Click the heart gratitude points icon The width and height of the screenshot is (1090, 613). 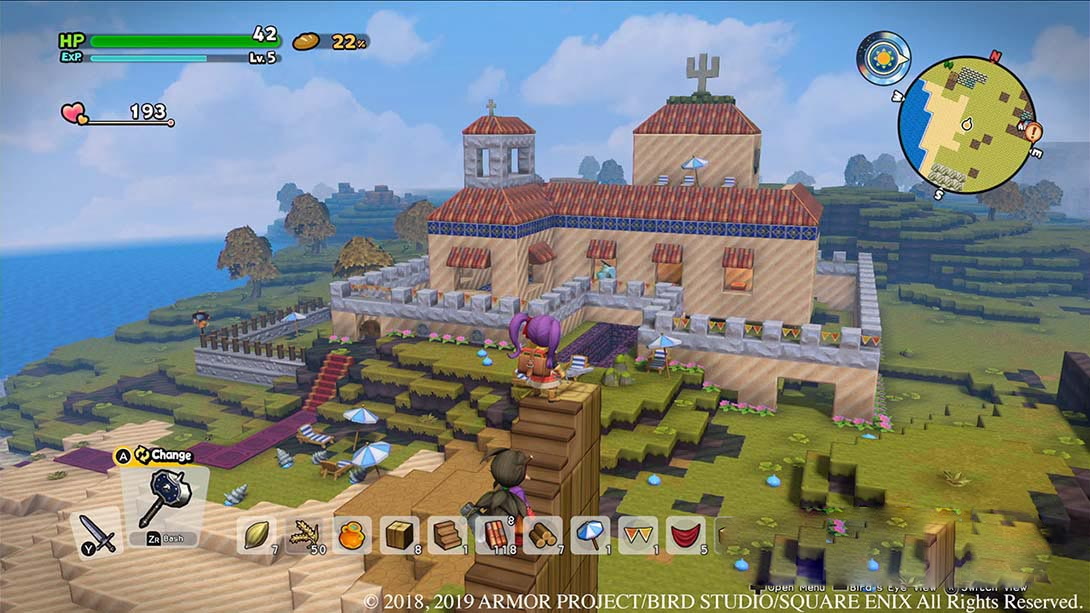pyautogui.click(x=74, y=114)
